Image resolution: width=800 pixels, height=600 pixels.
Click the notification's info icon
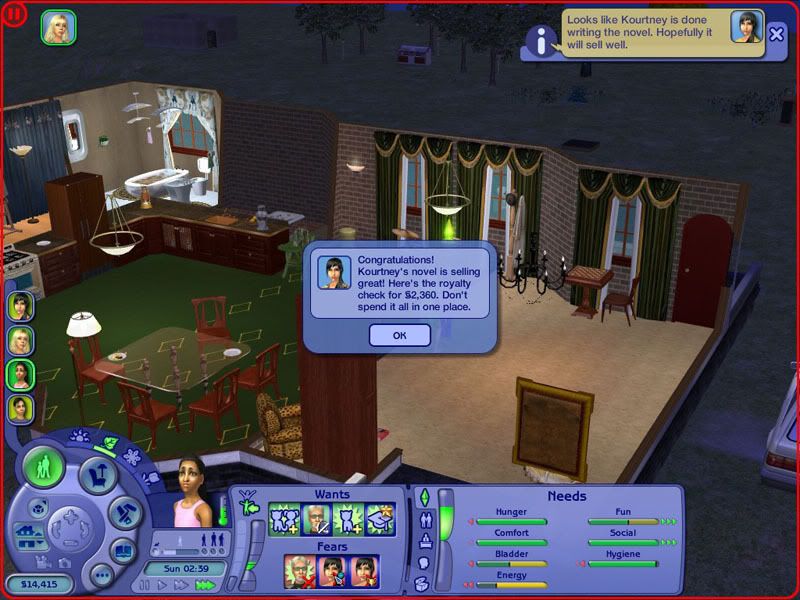[541, 40]
